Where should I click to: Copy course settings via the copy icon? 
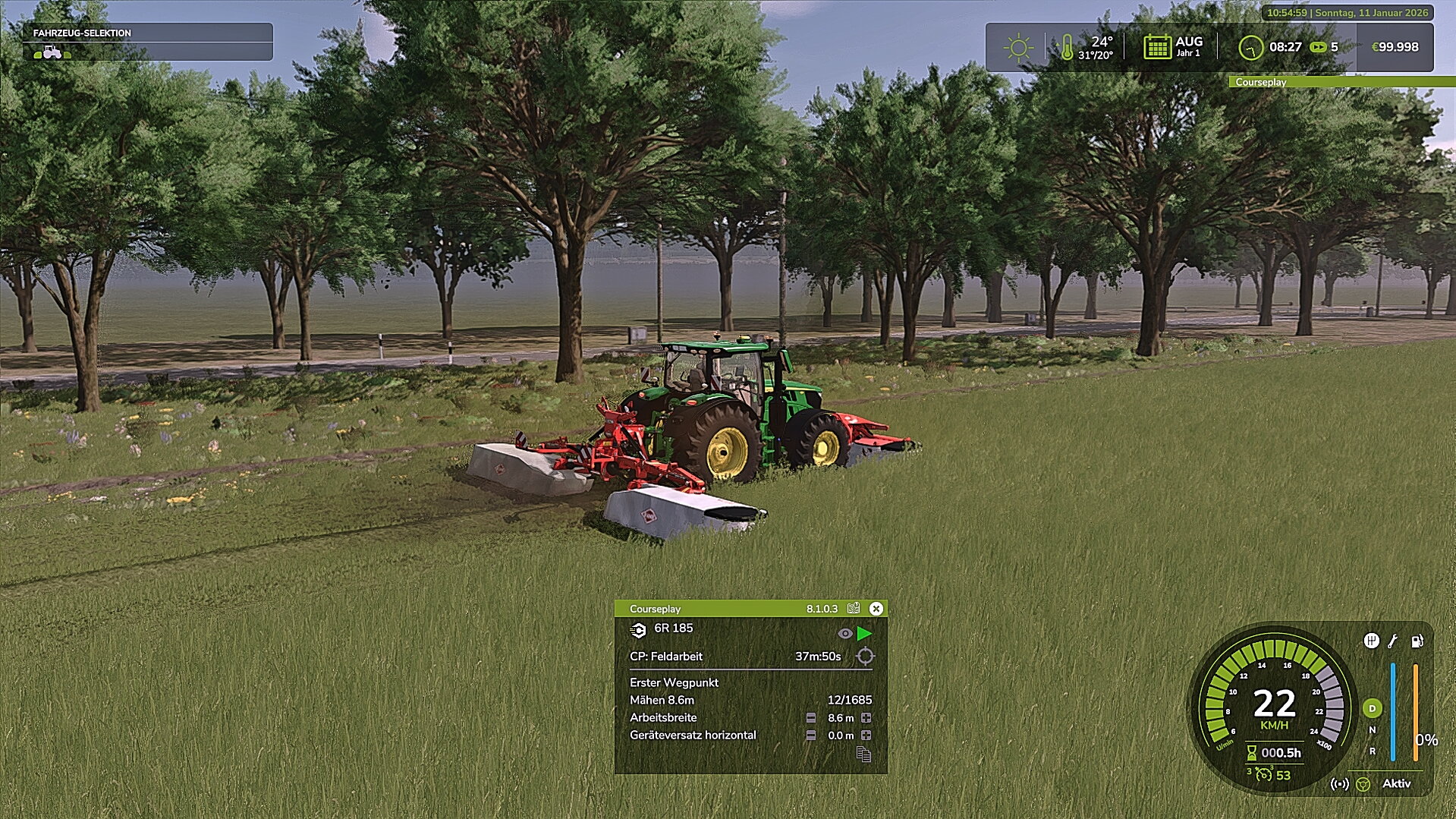(x=864, y=754)
